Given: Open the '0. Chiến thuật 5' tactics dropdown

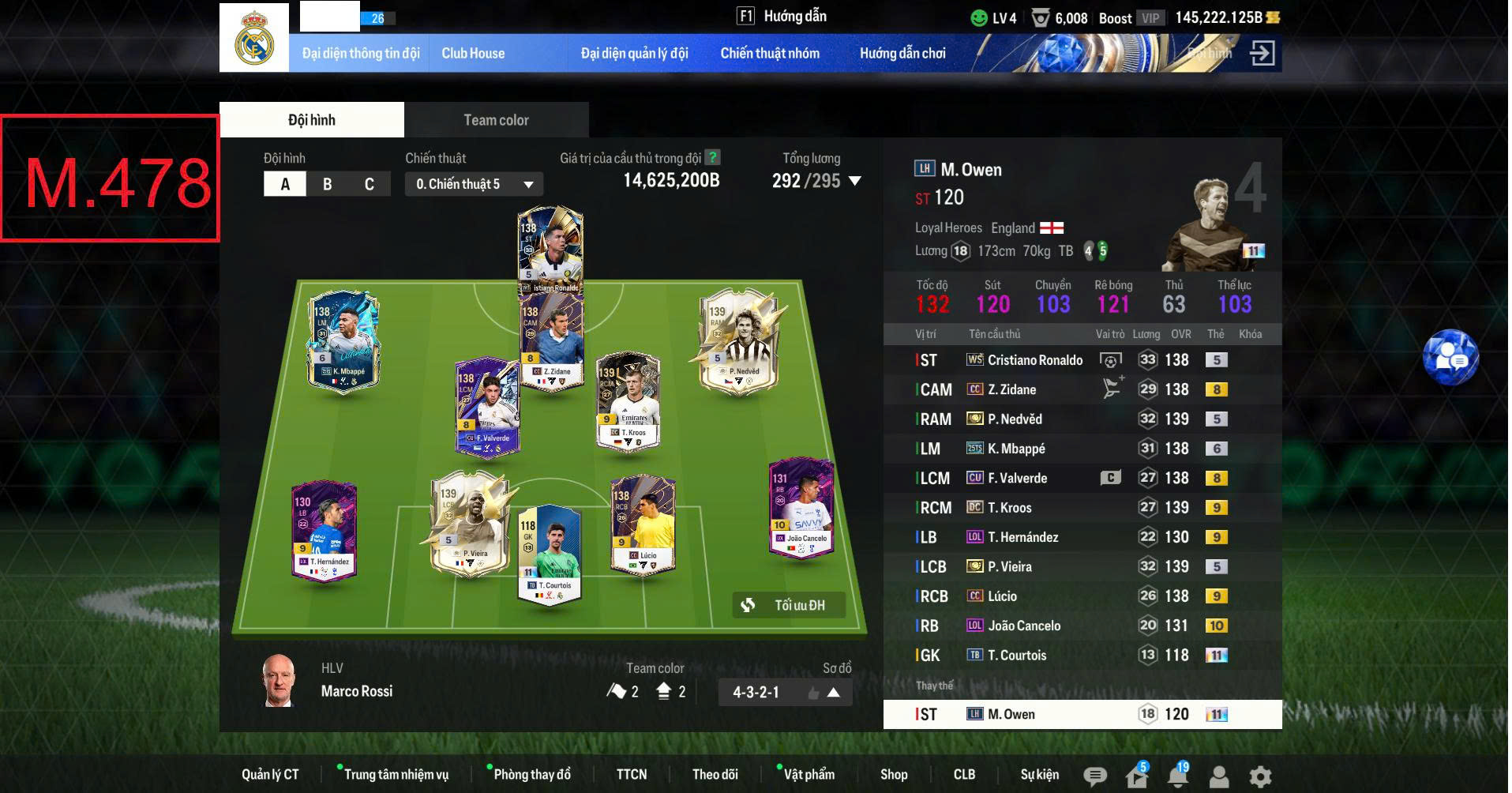Looking at the screenshot, I should click(472, 183).
